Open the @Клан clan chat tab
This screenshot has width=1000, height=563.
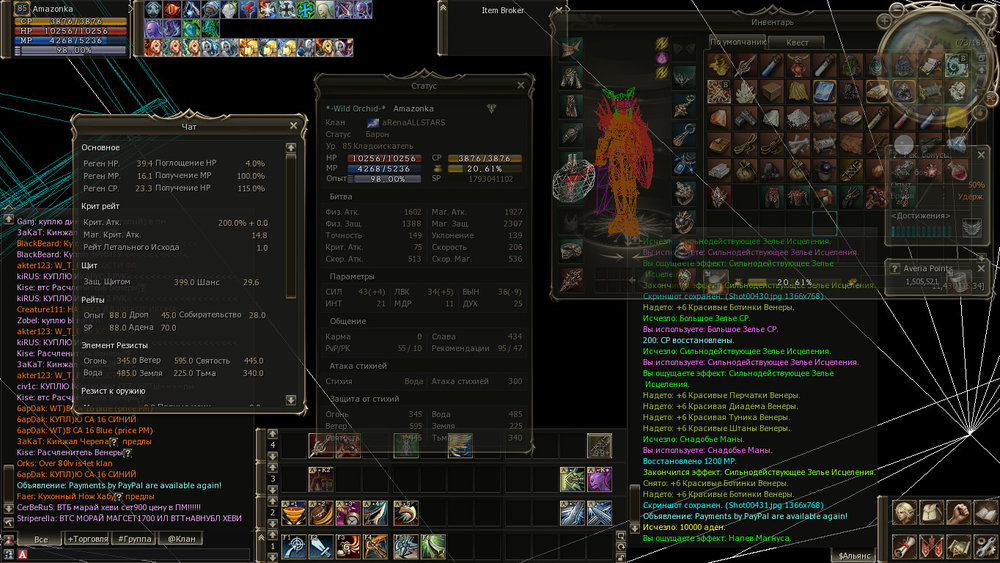coord(182,539)
